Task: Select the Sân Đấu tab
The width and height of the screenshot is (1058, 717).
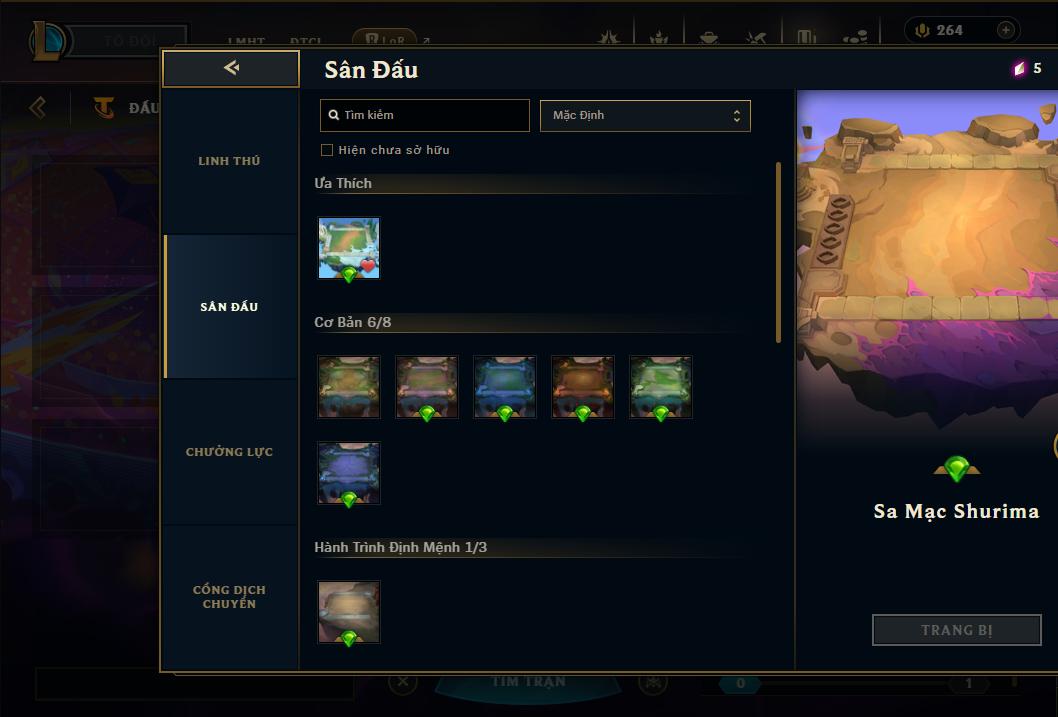Action: pyautogui.click(x=229, y=307)
